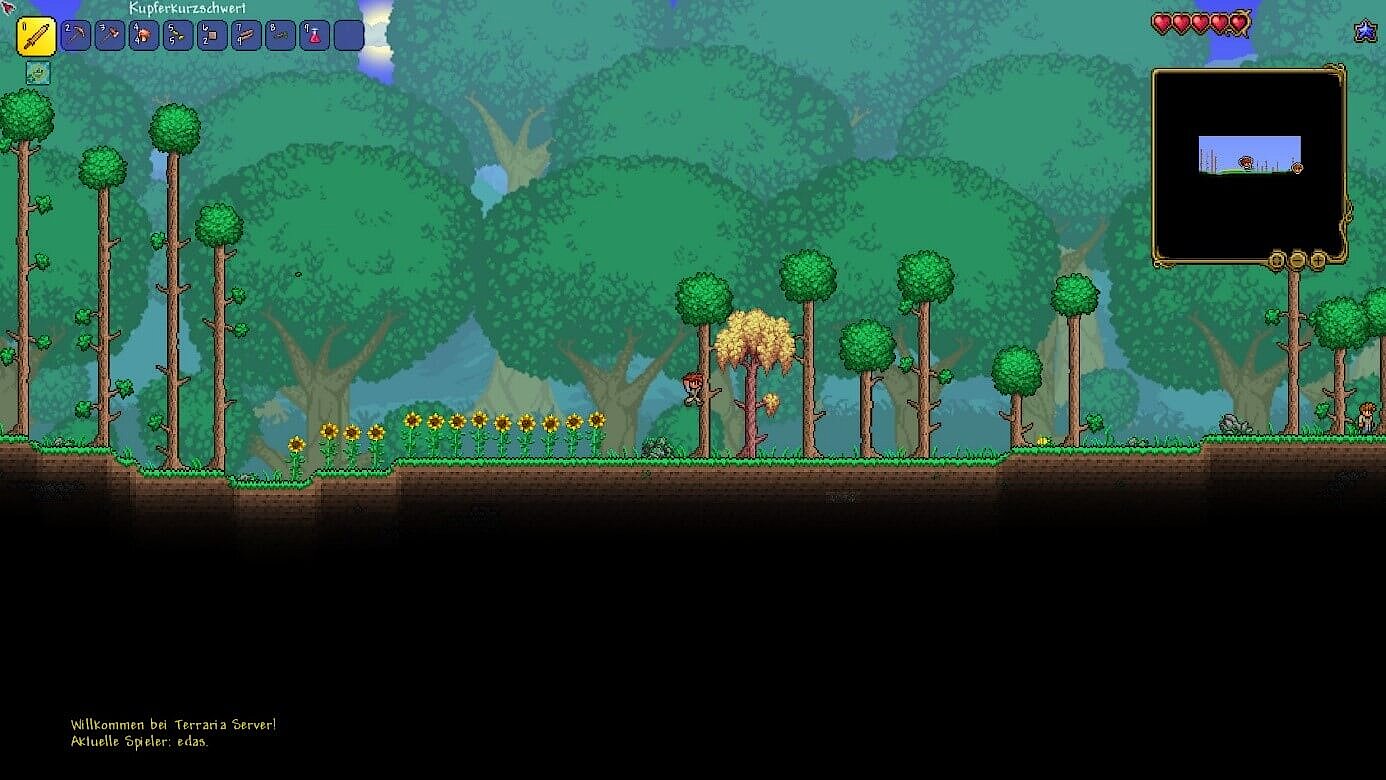Screen dimensions: 1386x780
Task: Click the last heart in the health bar
Action: click(1237, 22)
